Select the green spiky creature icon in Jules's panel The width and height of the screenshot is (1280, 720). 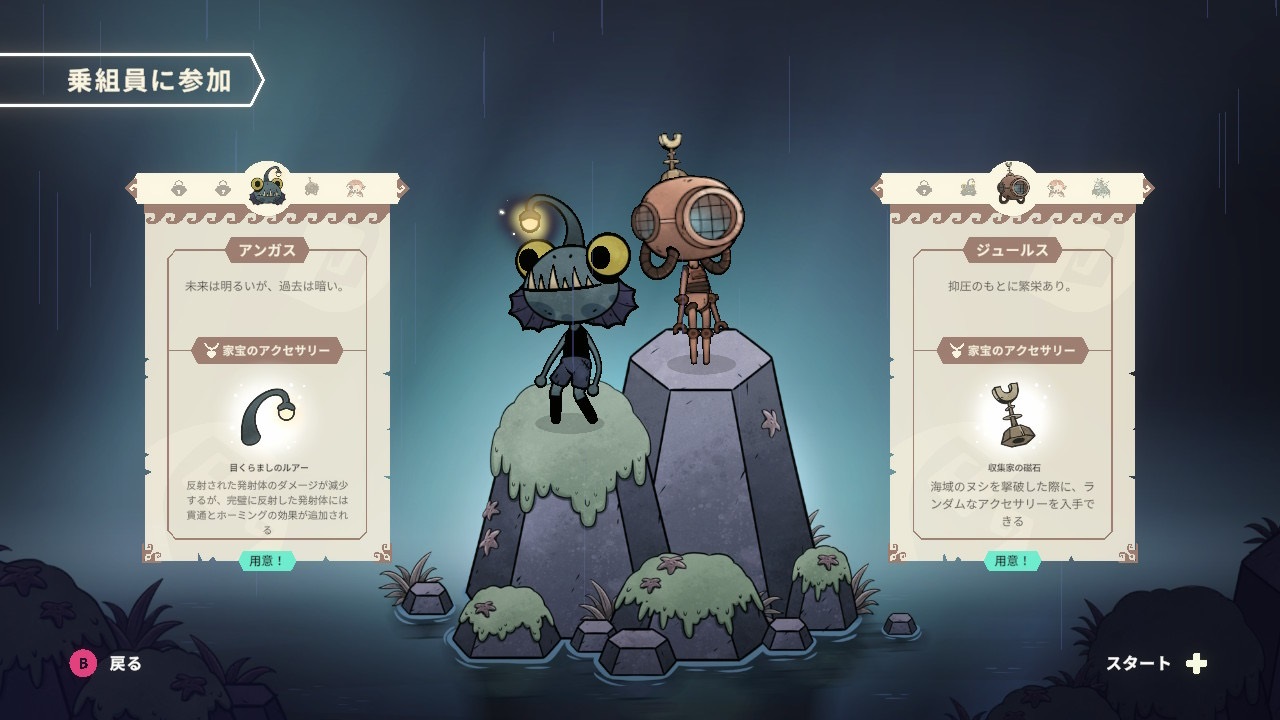coord(1101,187)
